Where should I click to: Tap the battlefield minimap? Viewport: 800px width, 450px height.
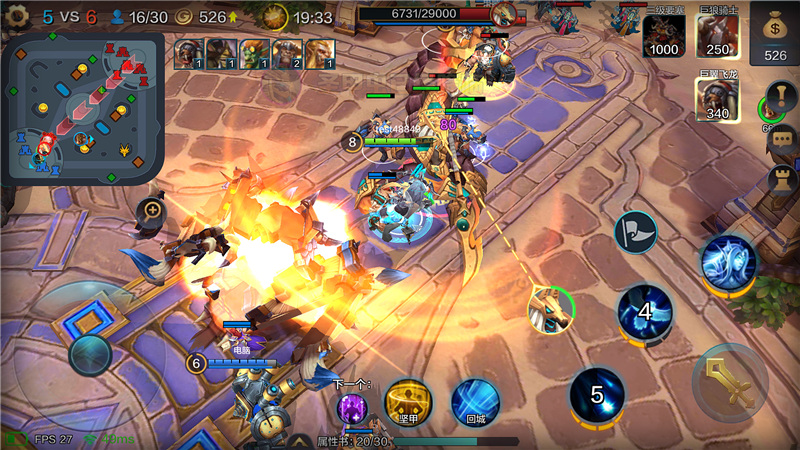[83, 110]
